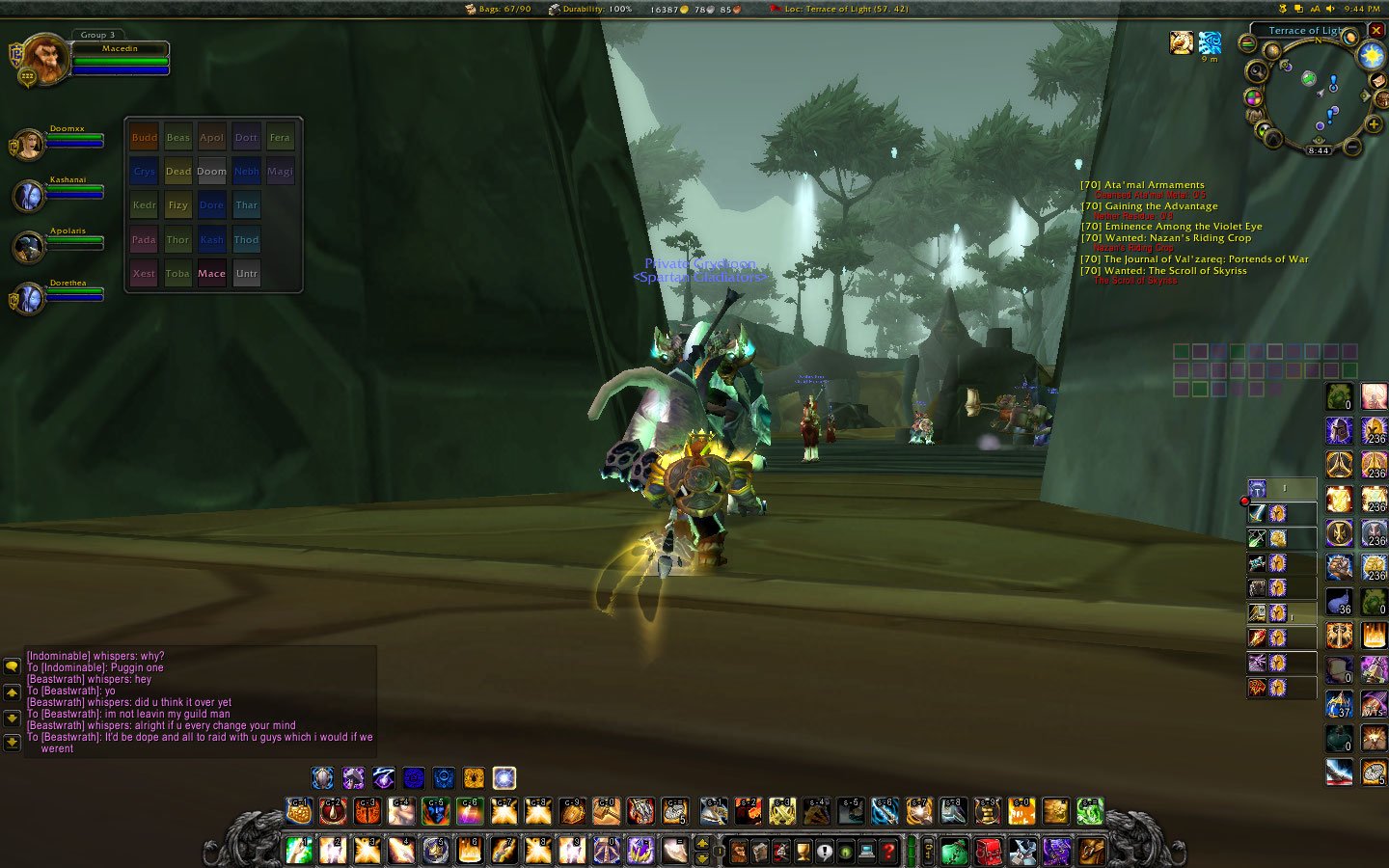The image size is (1389, 868).
Task: Open the red bag slot
Action: tap(988, 852)
